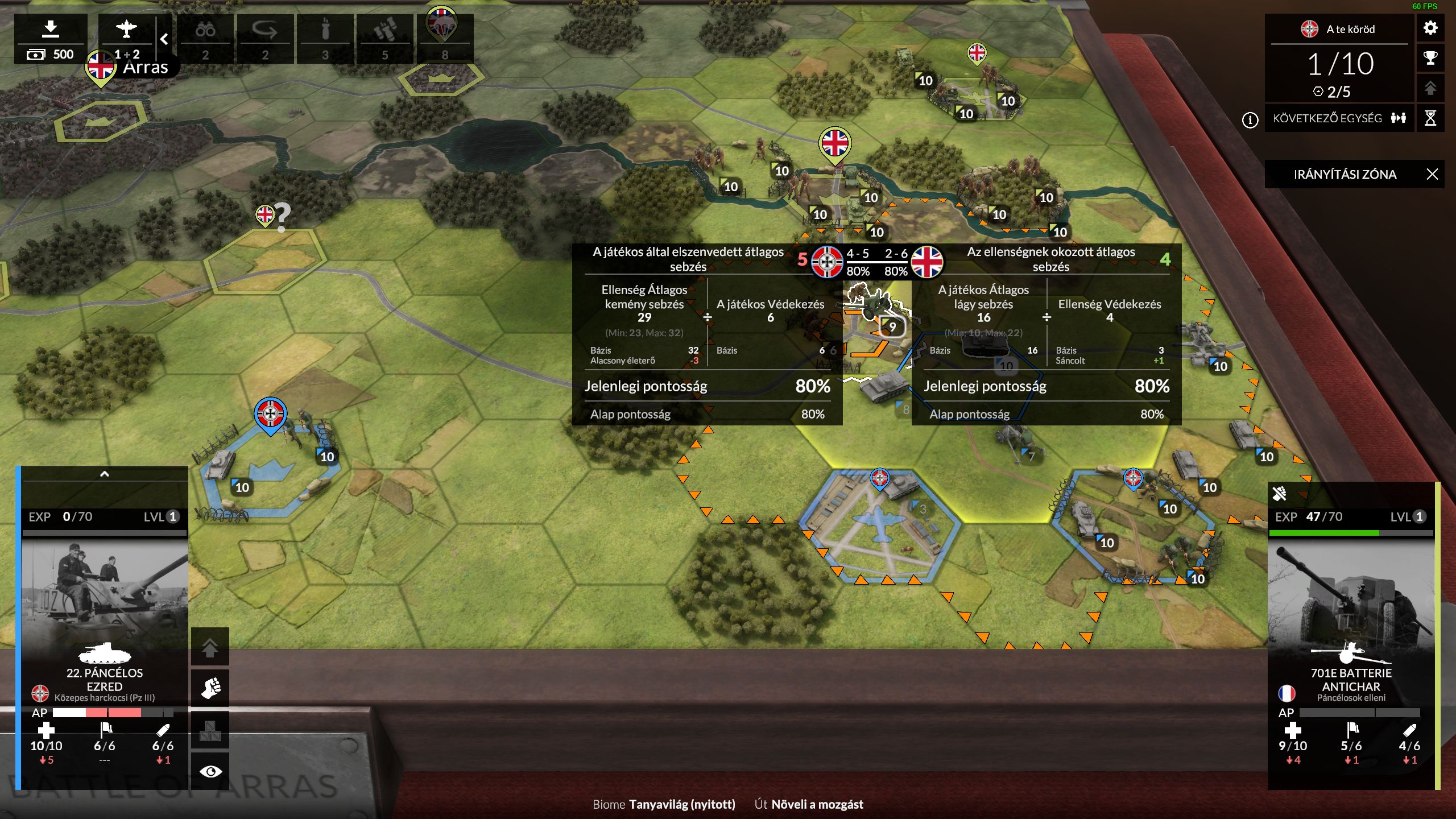The image size is (1456, 819).
Task: Select the single bomb air strike
Action: 325,38
